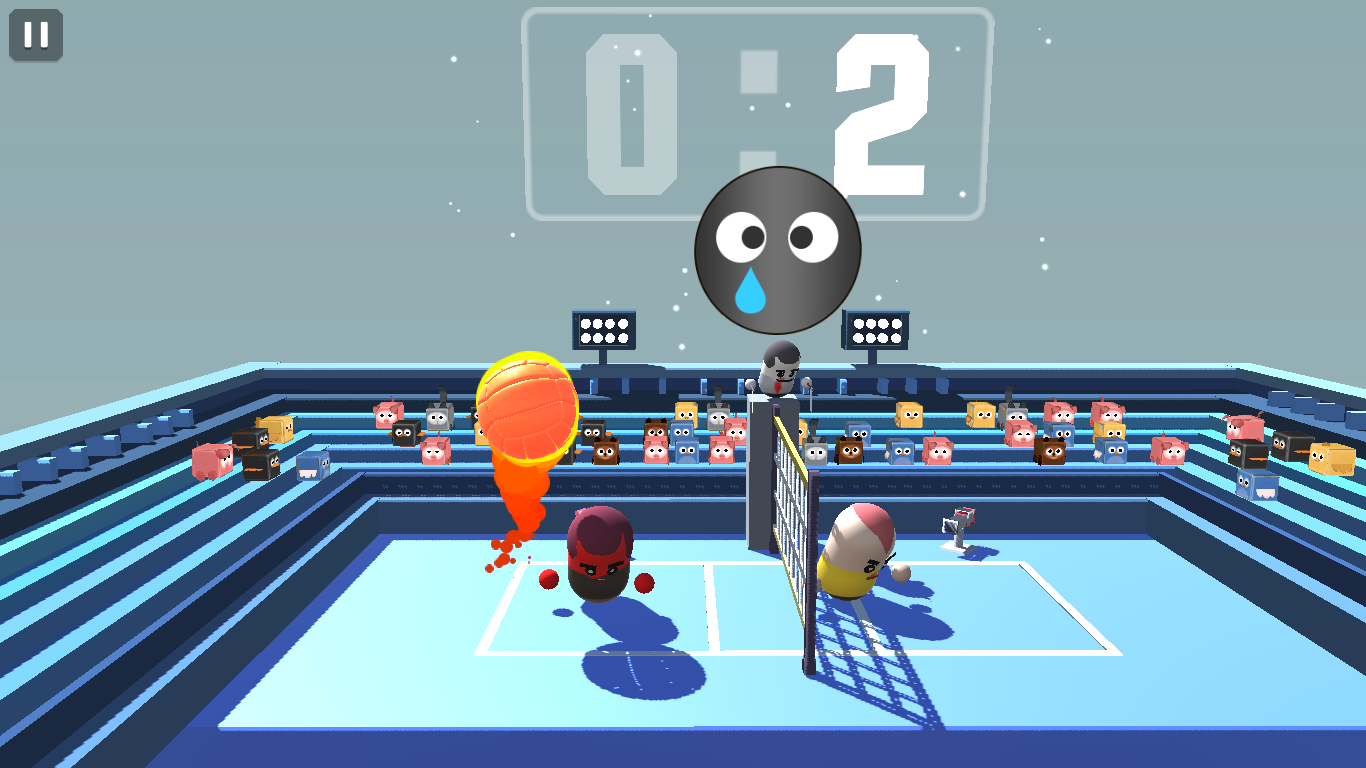Screen dimensions: 1366x768
Task: Click the left stadium floodlight panel
Action: click(x=602, y=328)
